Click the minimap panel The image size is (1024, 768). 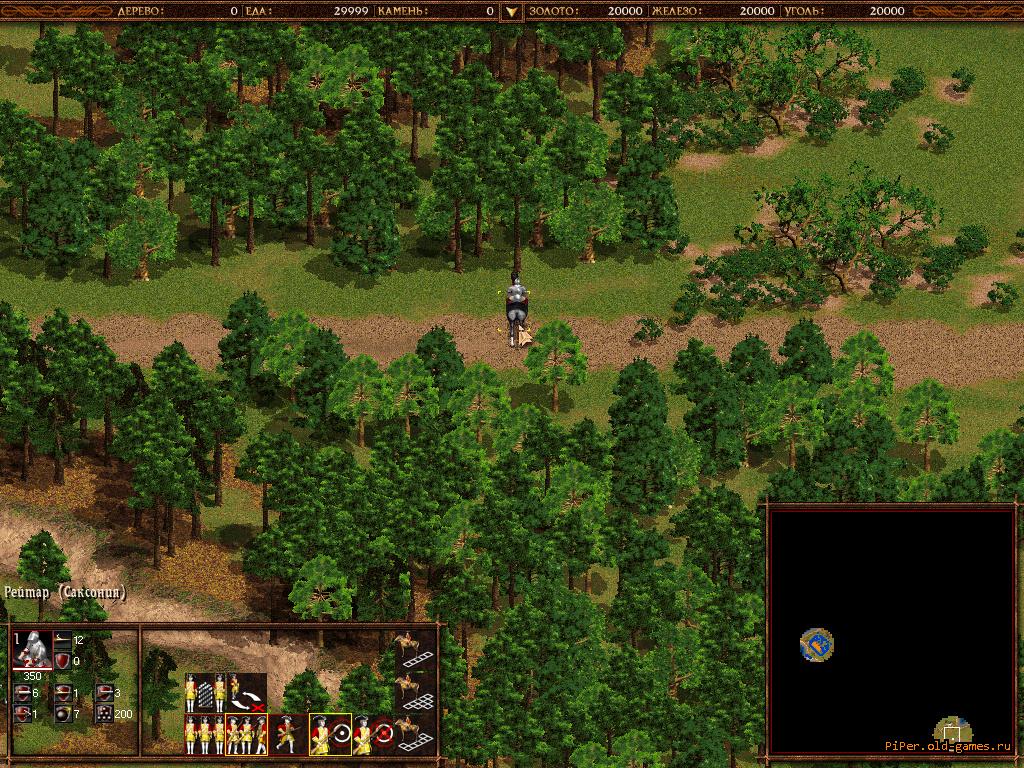click(891, 630)
